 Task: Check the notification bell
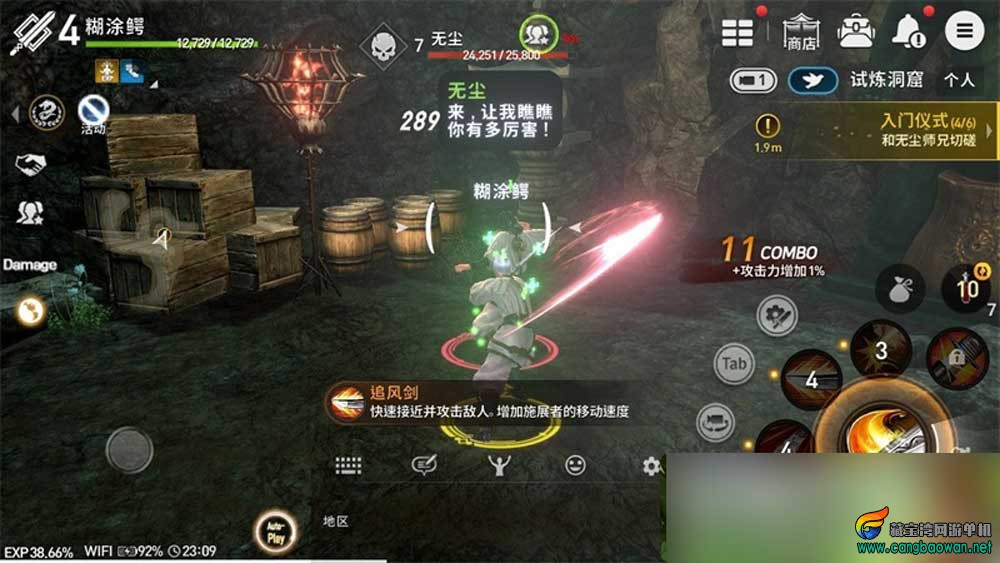pos(909,32)
